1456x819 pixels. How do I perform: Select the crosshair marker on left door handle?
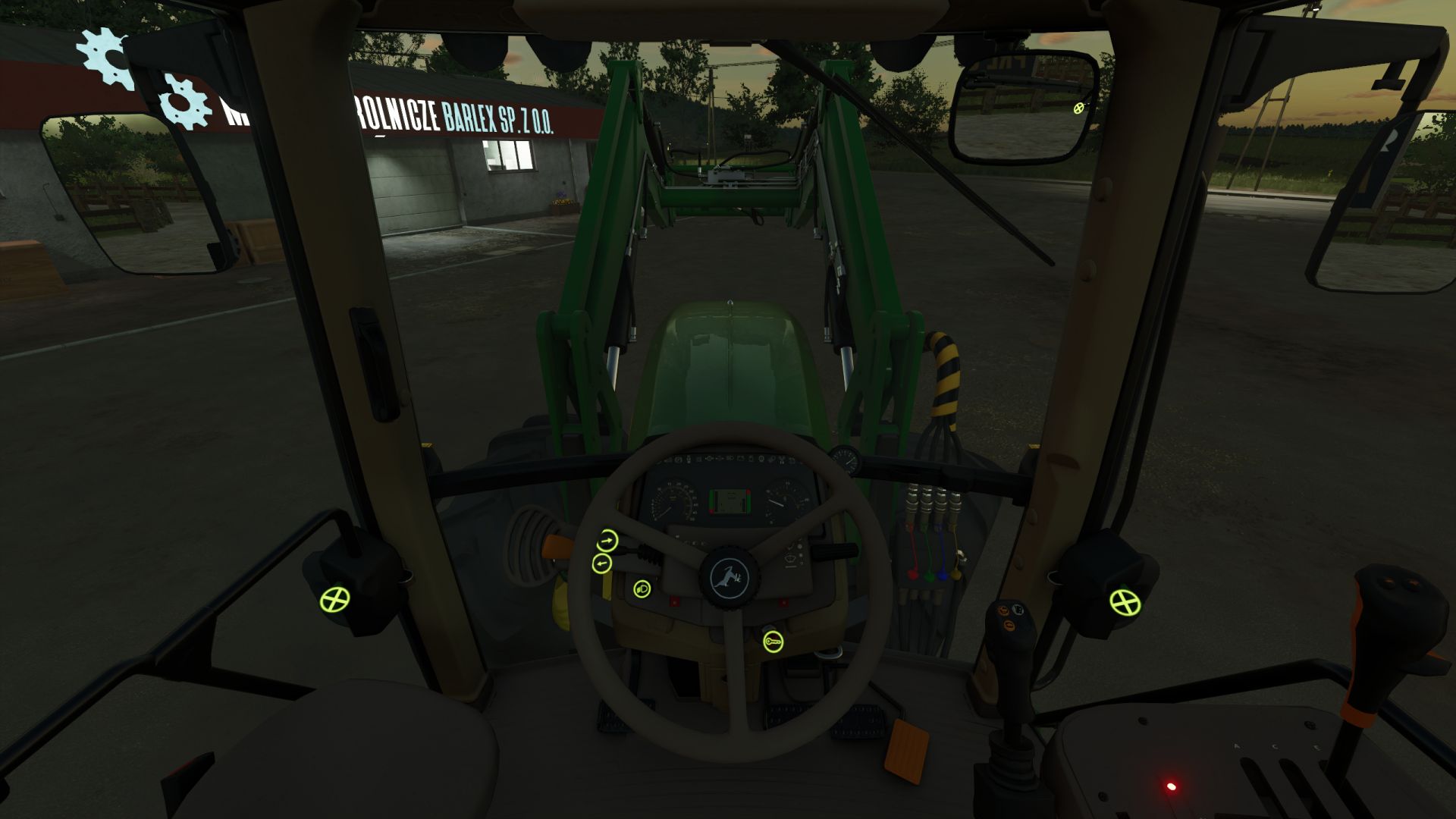pos(334,600)
